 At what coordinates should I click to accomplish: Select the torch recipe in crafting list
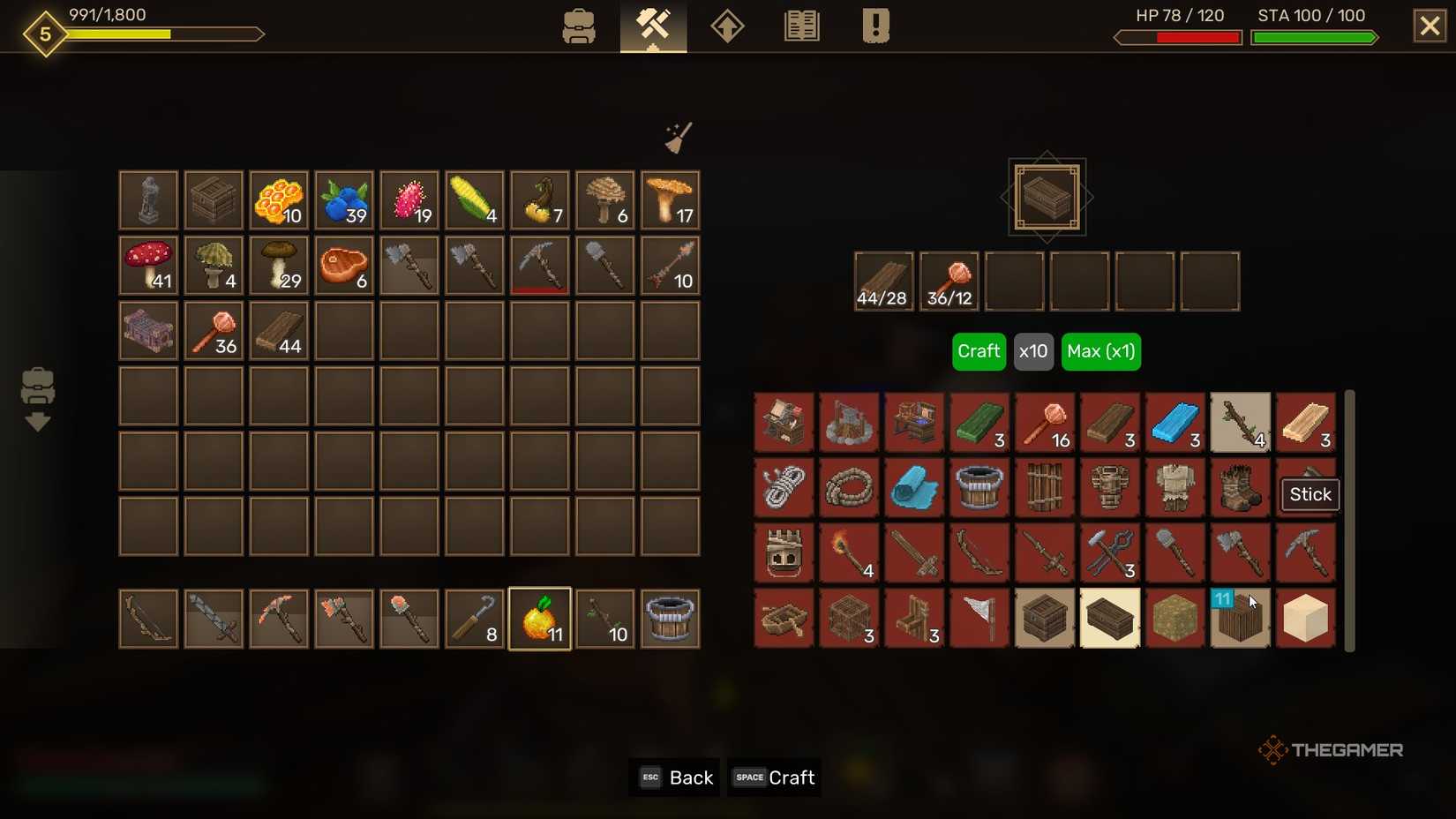pos(848,553)
